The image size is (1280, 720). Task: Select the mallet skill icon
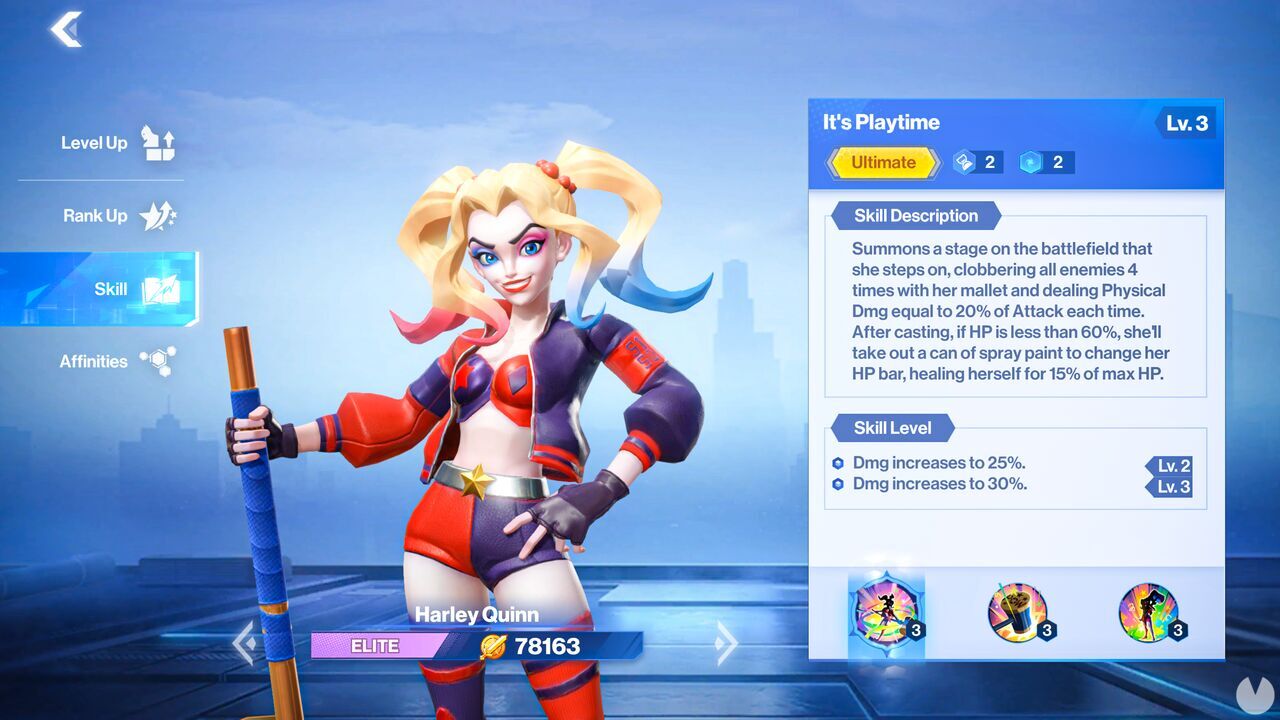pyautogui.click(x=1018, y=614)
